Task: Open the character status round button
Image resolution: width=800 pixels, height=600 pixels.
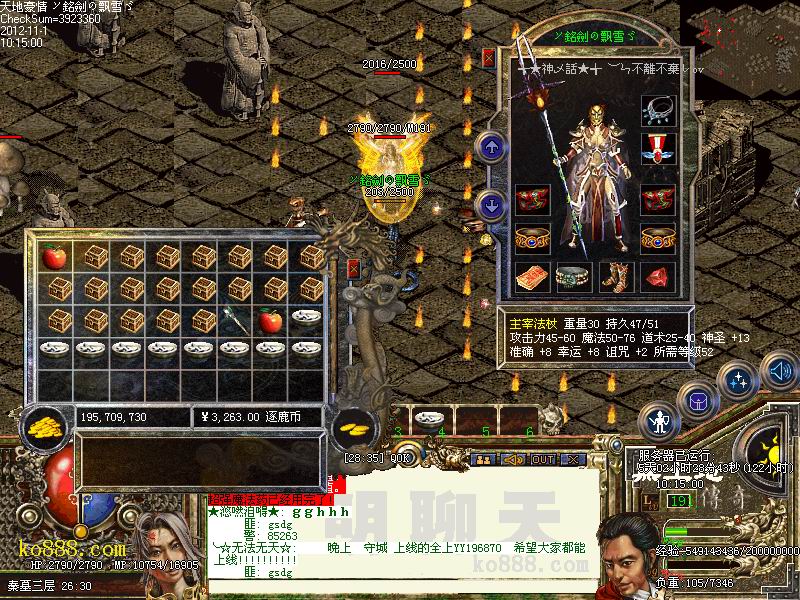Action: pyautogui.click(x=659, y=421)
